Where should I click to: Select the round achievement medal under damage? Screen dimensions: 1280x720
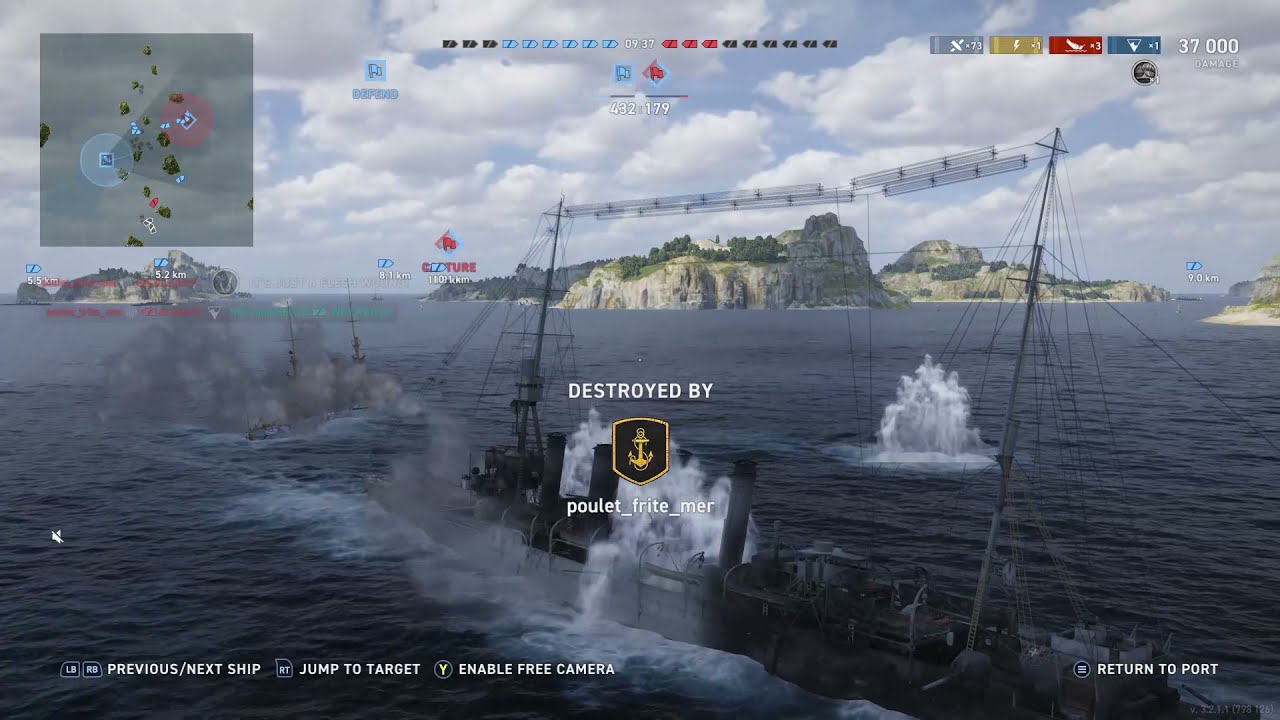tap(1144, 72)
